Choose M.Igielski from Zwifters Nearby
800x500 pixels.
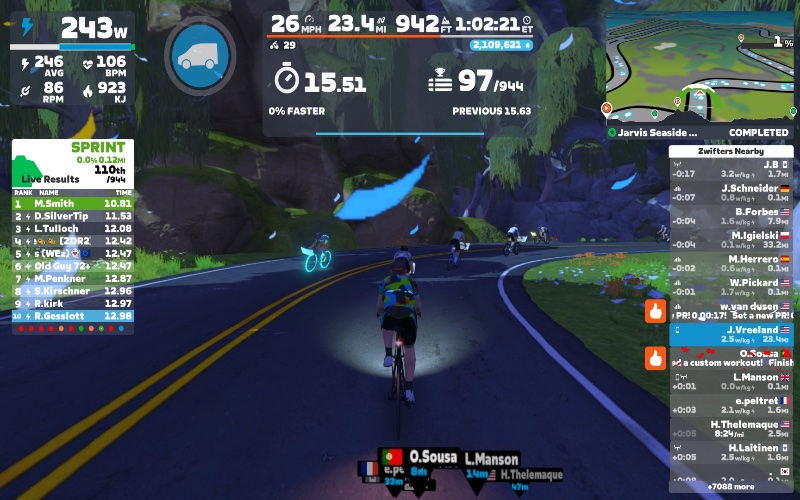(731, 239)
